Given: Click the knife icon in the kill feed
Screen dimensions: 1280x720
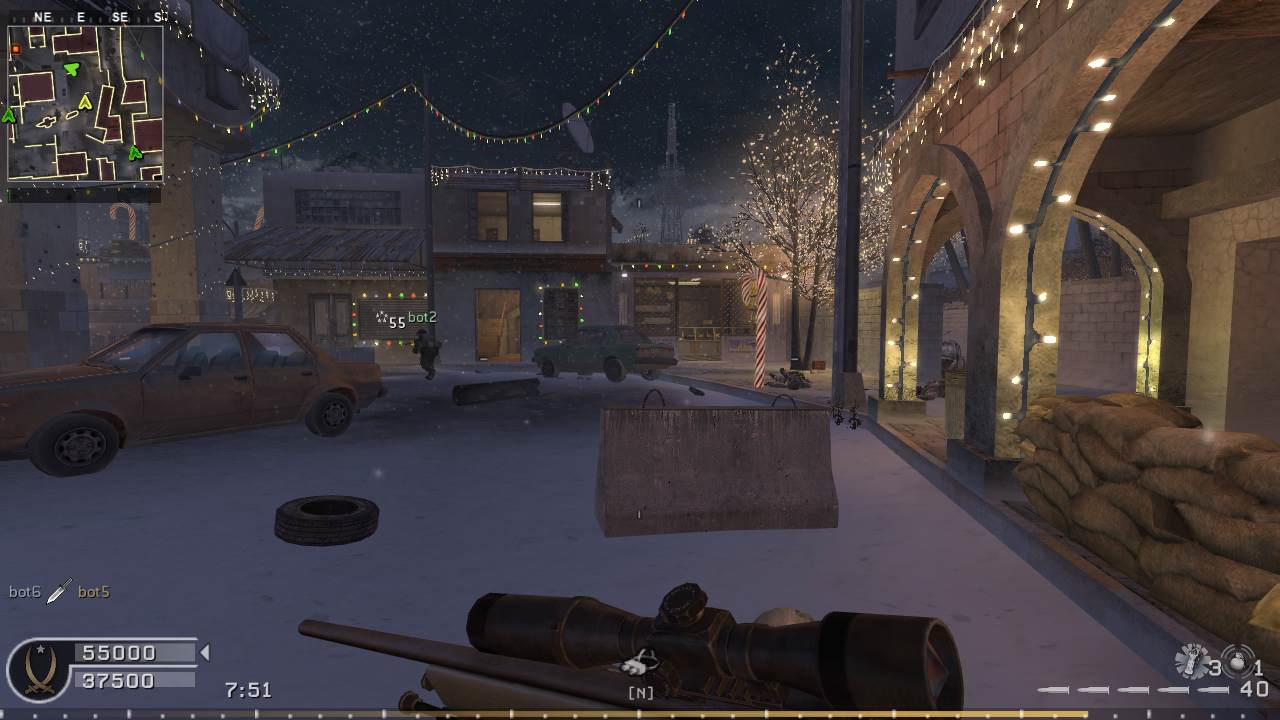Looking at the screenshot, I should [x=59, y=591].
